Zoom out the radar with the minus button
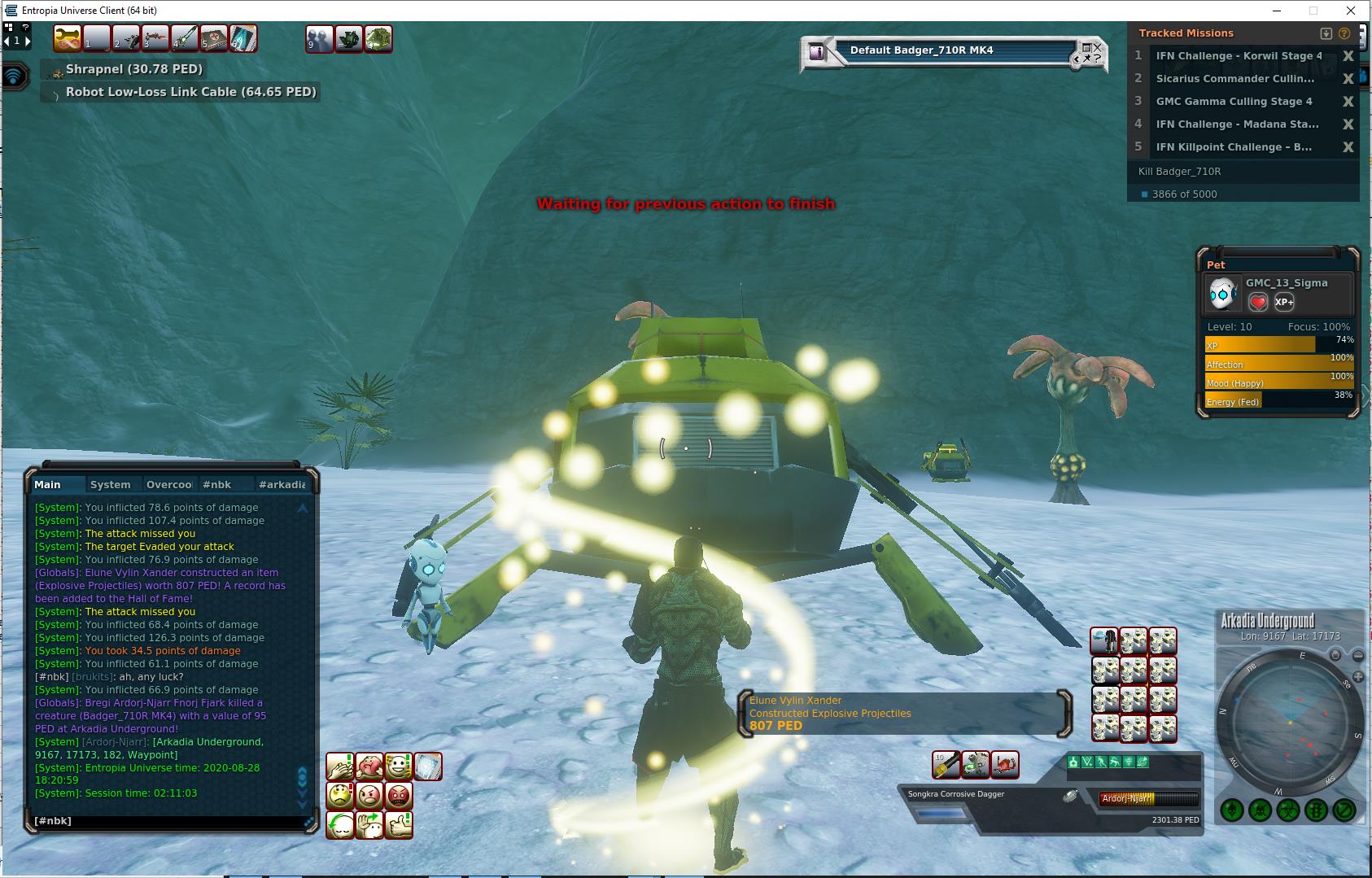Screen dimensions: 1372x878 1358,656
